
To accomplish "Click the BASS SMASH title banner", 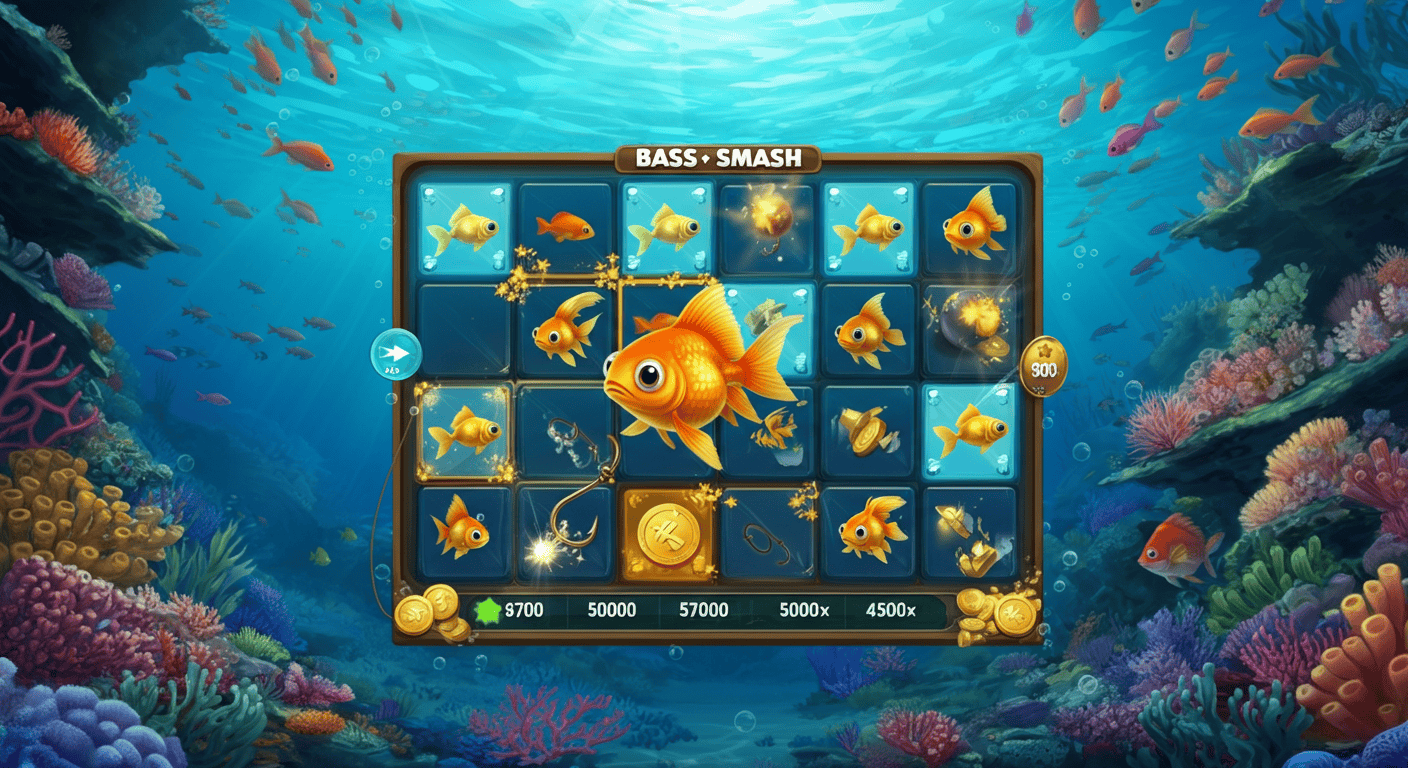I will [x=718, y=156].
